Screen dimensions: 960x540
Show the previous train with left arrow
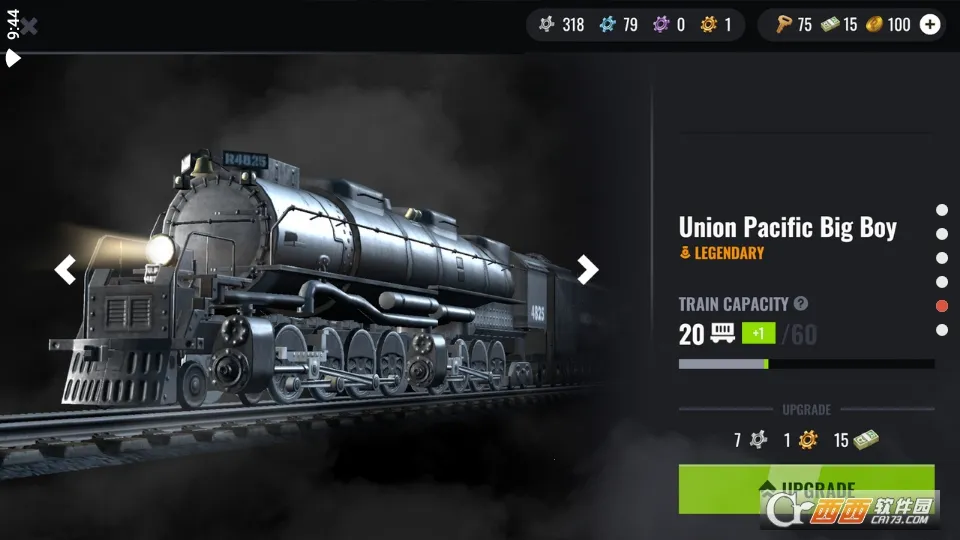tap(65, 269)
